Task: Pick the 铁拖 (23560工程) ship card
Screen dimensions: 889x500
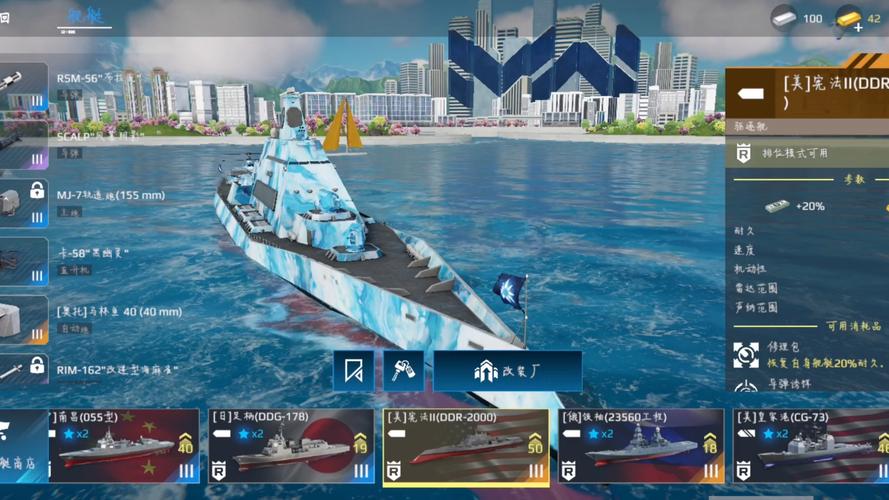Action: (x=641, y=445)
